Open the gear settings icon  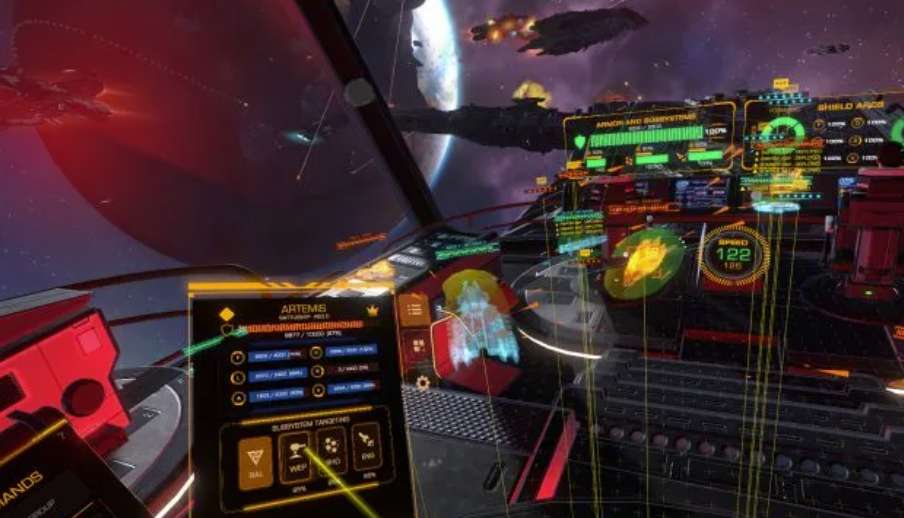coord(422,383)
